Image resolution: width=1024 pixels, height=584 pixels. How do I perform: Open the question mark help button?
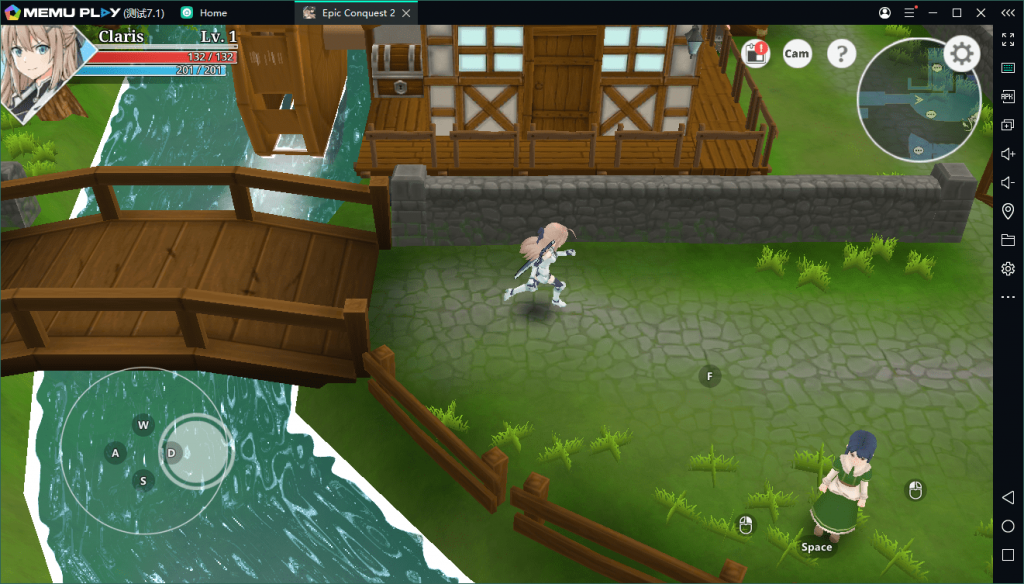pyautogui.click(x=842, y=54)
